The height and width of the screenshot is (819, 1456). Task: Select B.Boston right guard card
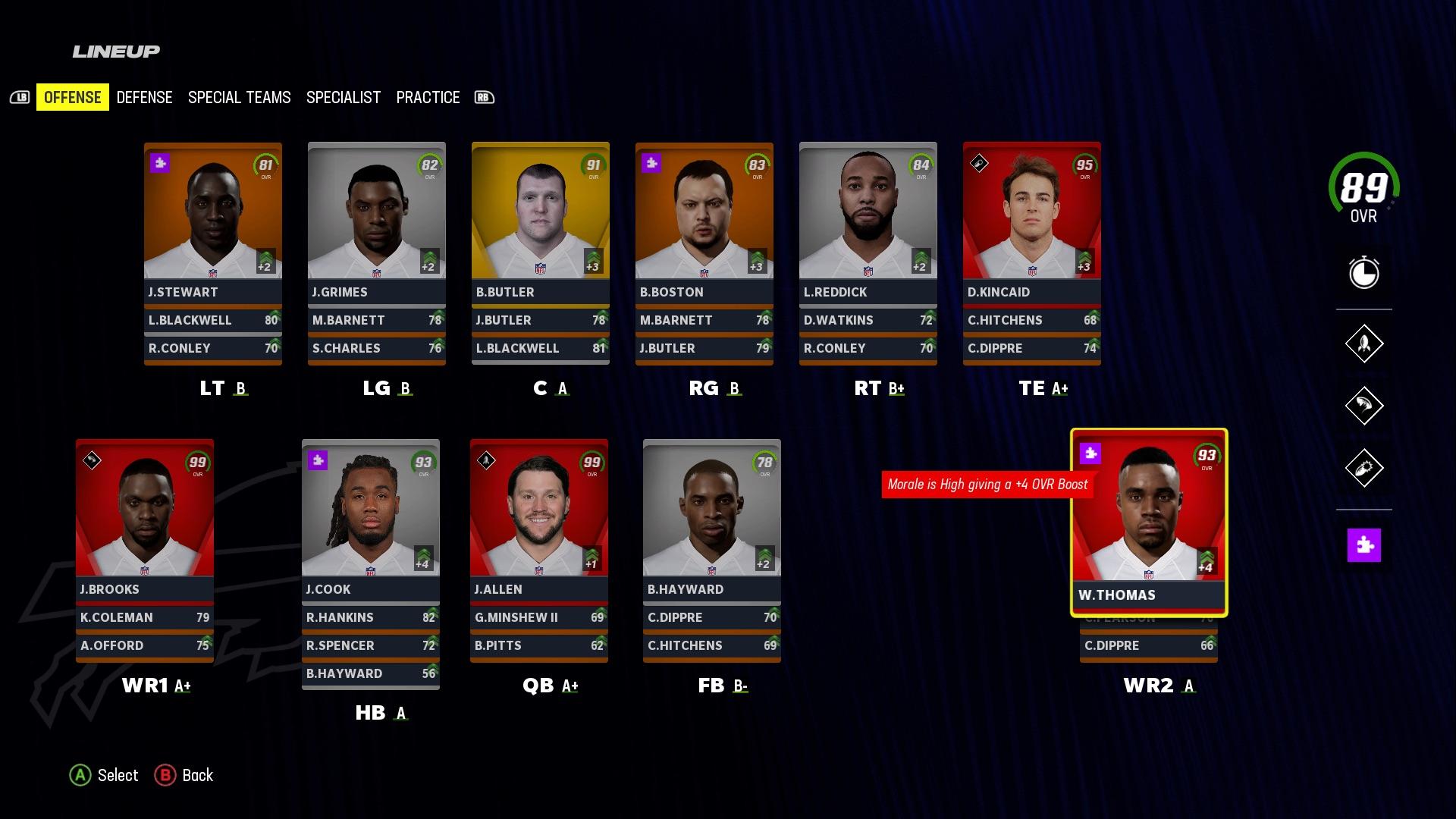tap(704, 220)
